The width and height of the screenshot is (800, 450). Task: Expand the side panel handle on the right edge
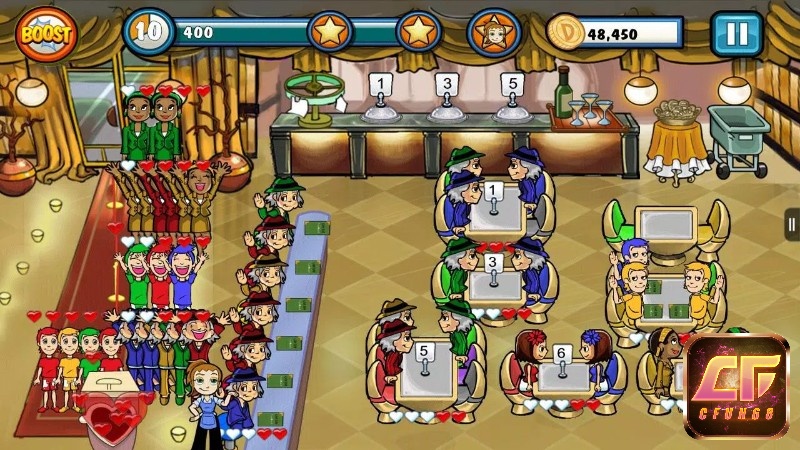point(792,224)
